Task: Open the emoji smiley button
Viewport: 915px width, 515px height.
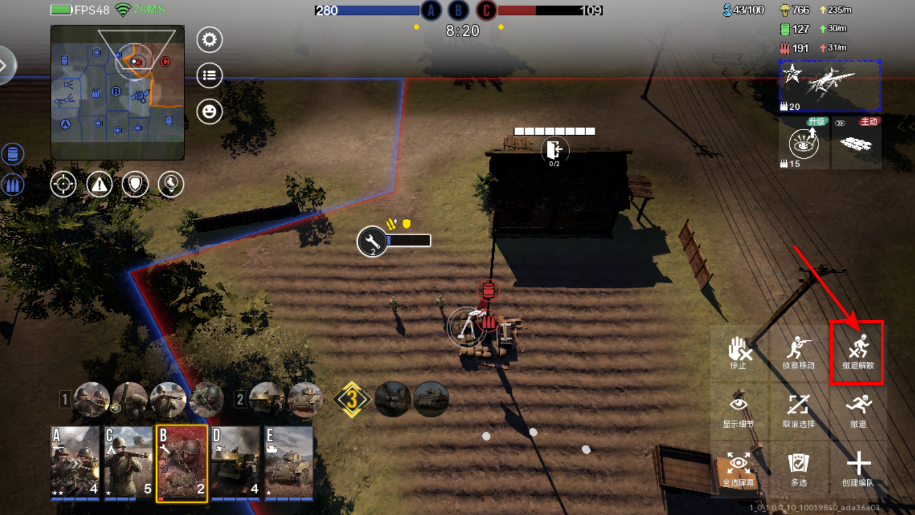Action: 210,111
